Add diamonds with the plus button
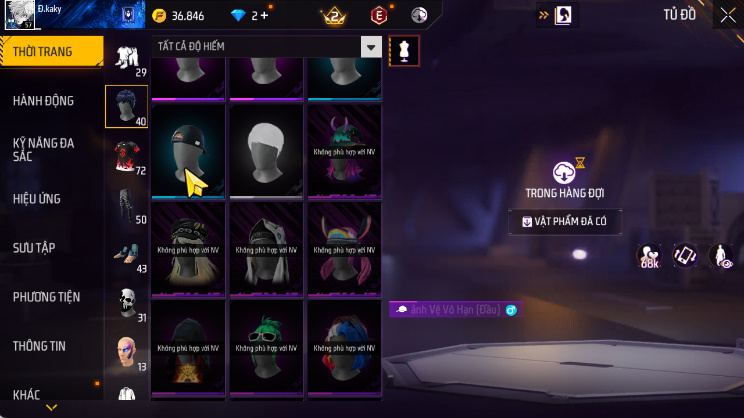This screenshot has width=744, height=418. click(265, 15)
